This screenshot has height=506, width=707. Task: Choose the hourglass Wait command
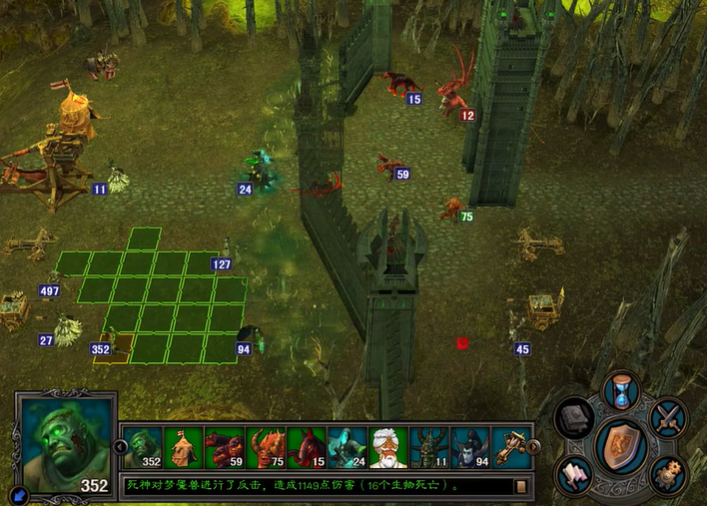(621, 390)
